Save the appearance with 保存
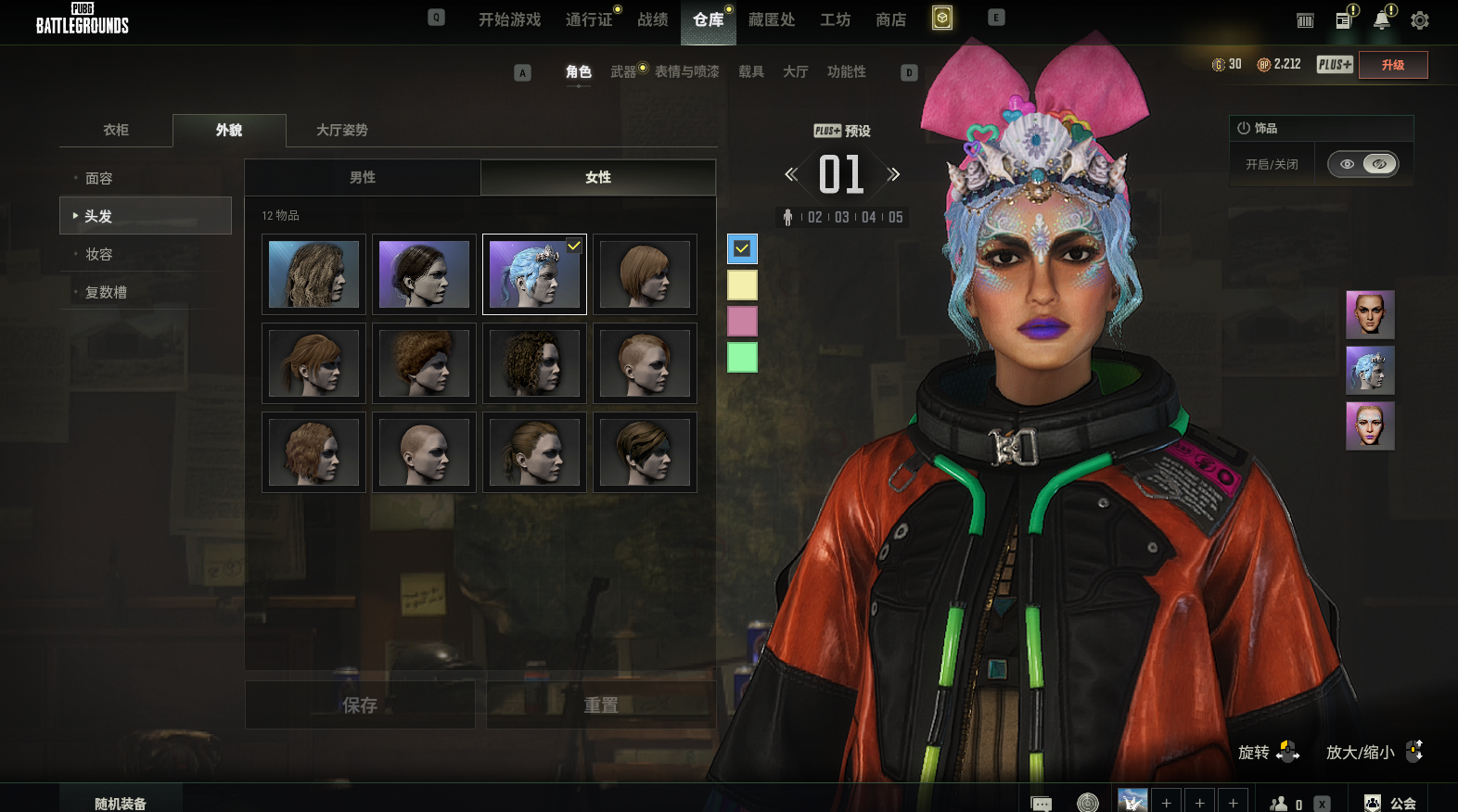Screen dimensions: 1458x812 pyautogui.click(x=360, y=705)
